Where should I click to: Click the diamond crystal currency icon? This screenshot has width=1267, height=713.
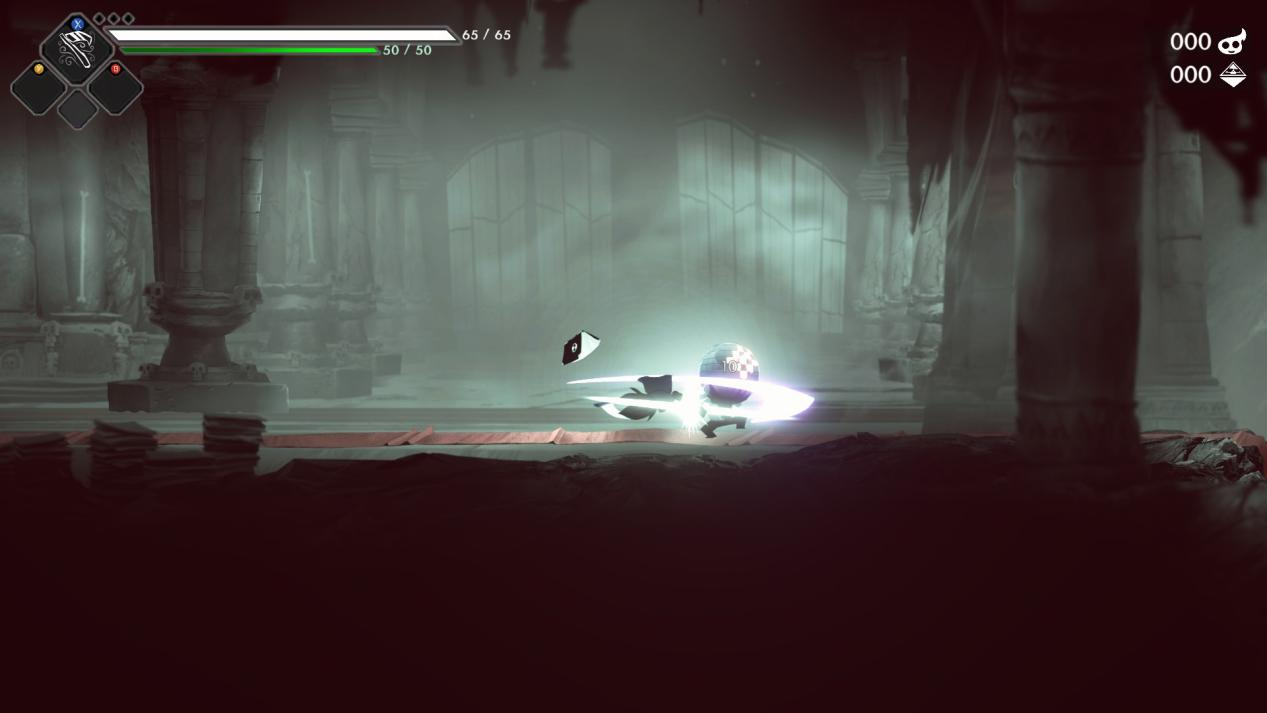coord(1232,75)
